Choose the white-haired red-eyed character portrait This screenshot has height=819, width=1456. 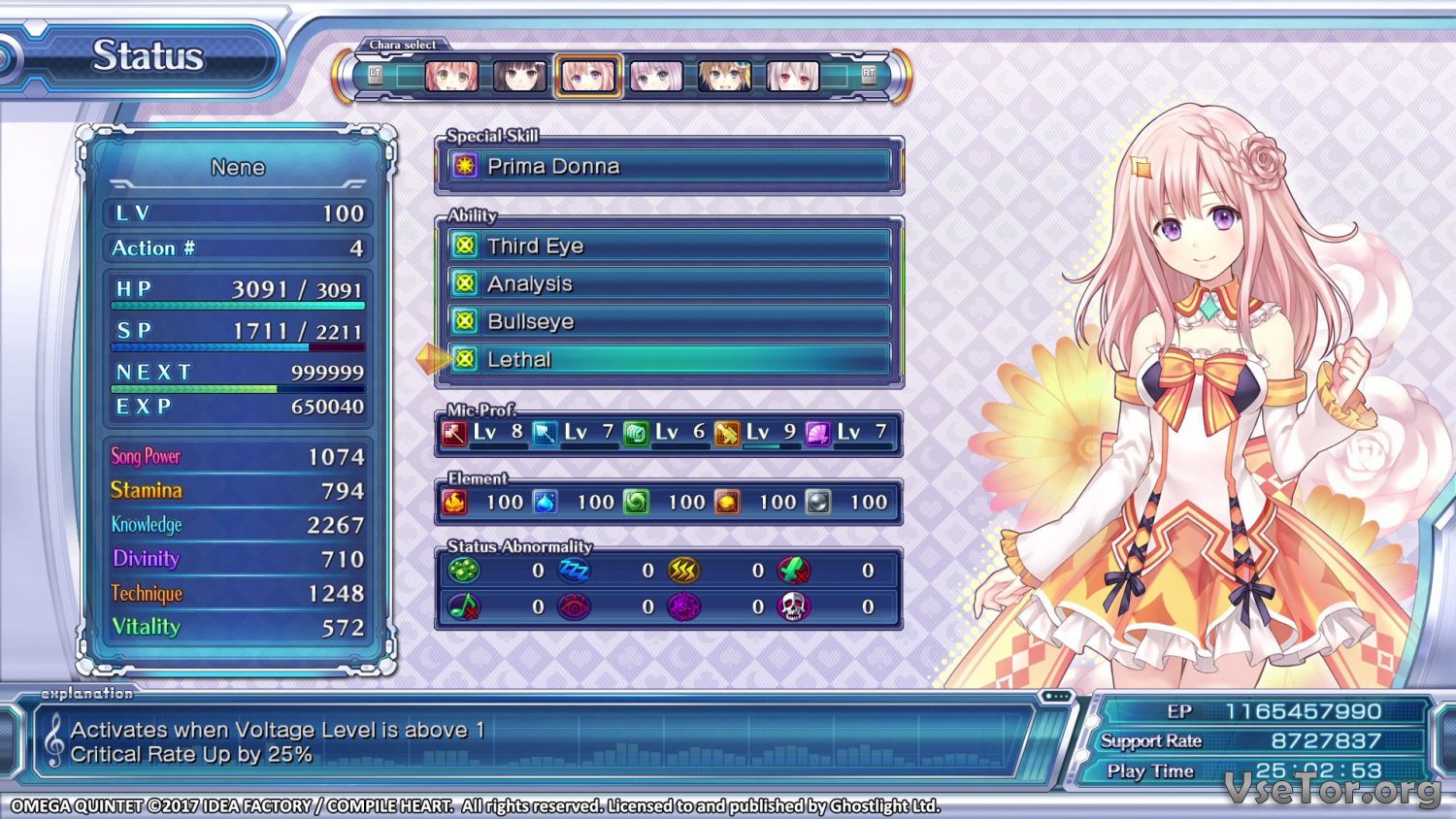792,76
